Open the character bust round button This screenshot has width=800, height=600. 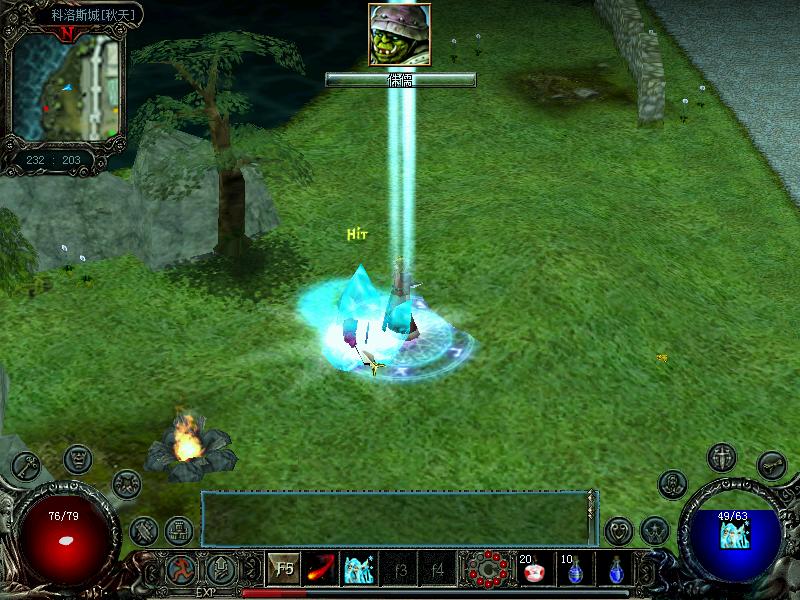point(673,484)
